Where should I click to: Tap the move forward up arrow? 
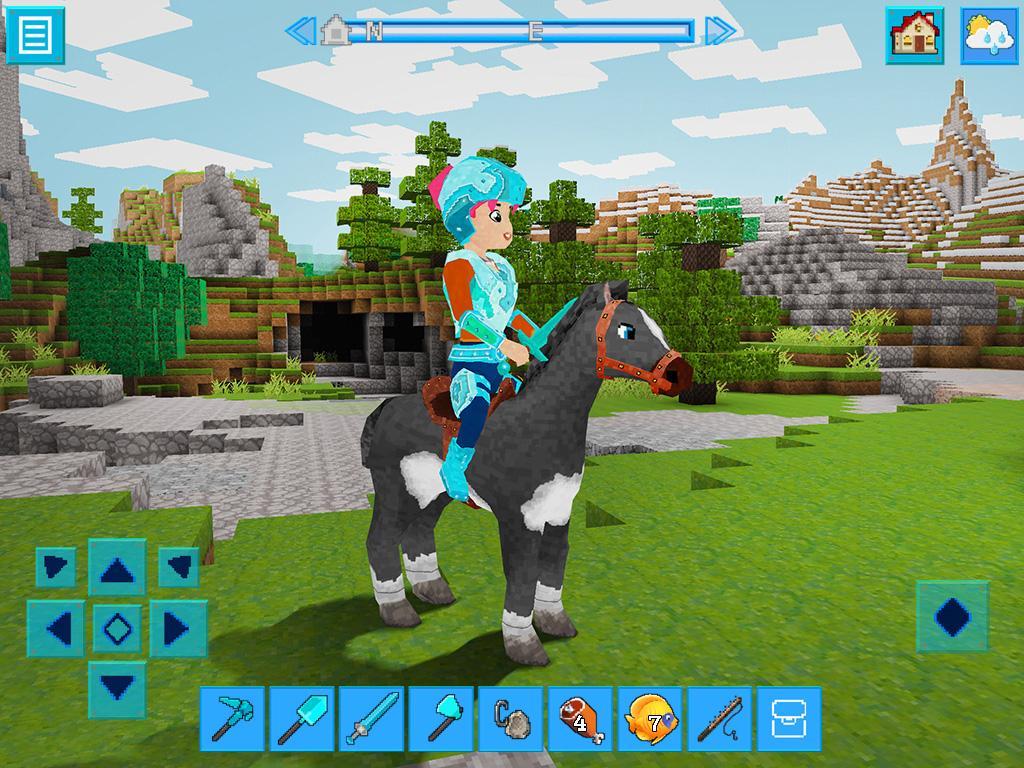tap(117, 569)
